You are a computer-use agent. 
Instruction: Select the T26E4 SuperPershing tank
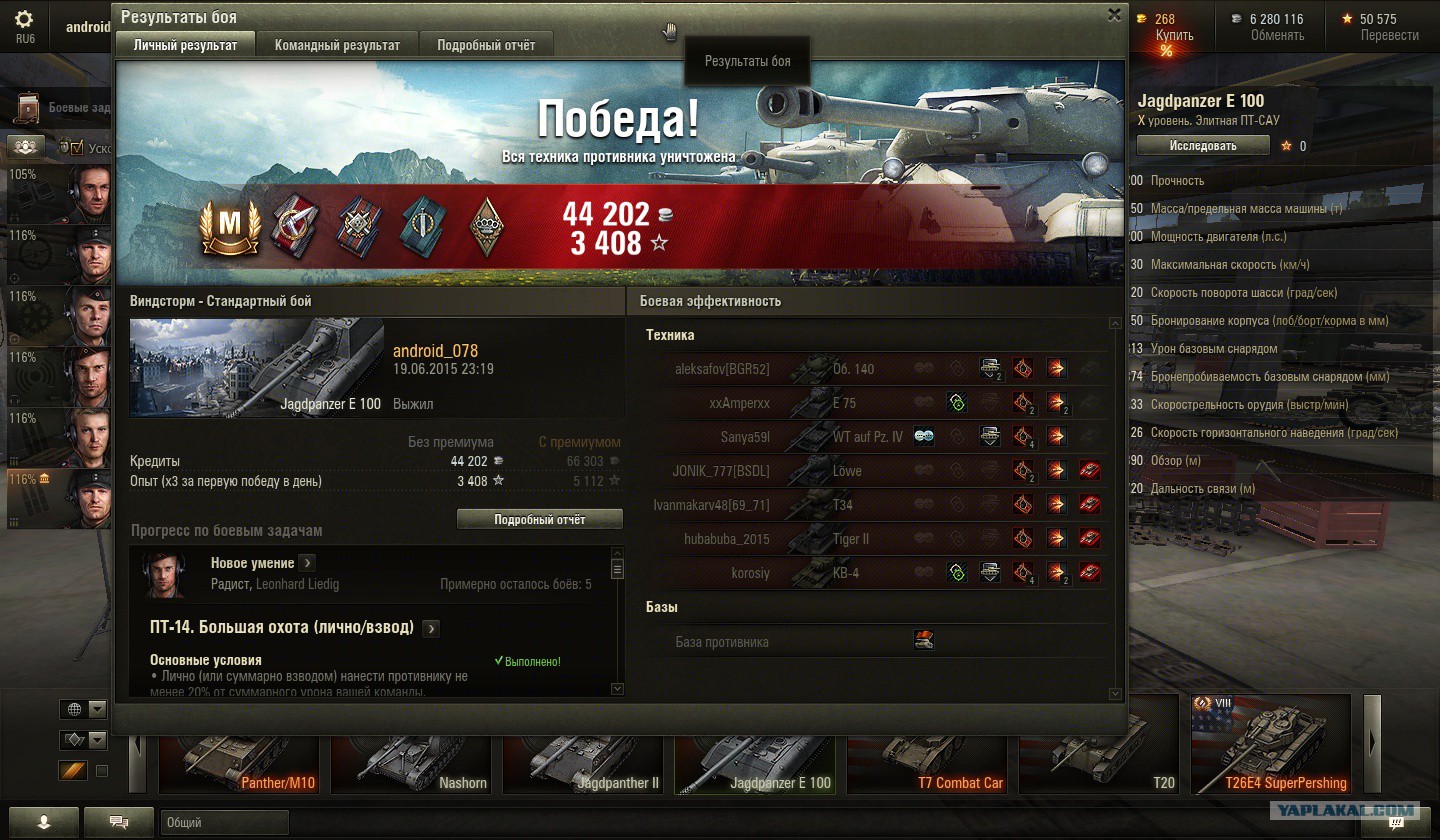pyautogui.click(x=1270, y=746)
